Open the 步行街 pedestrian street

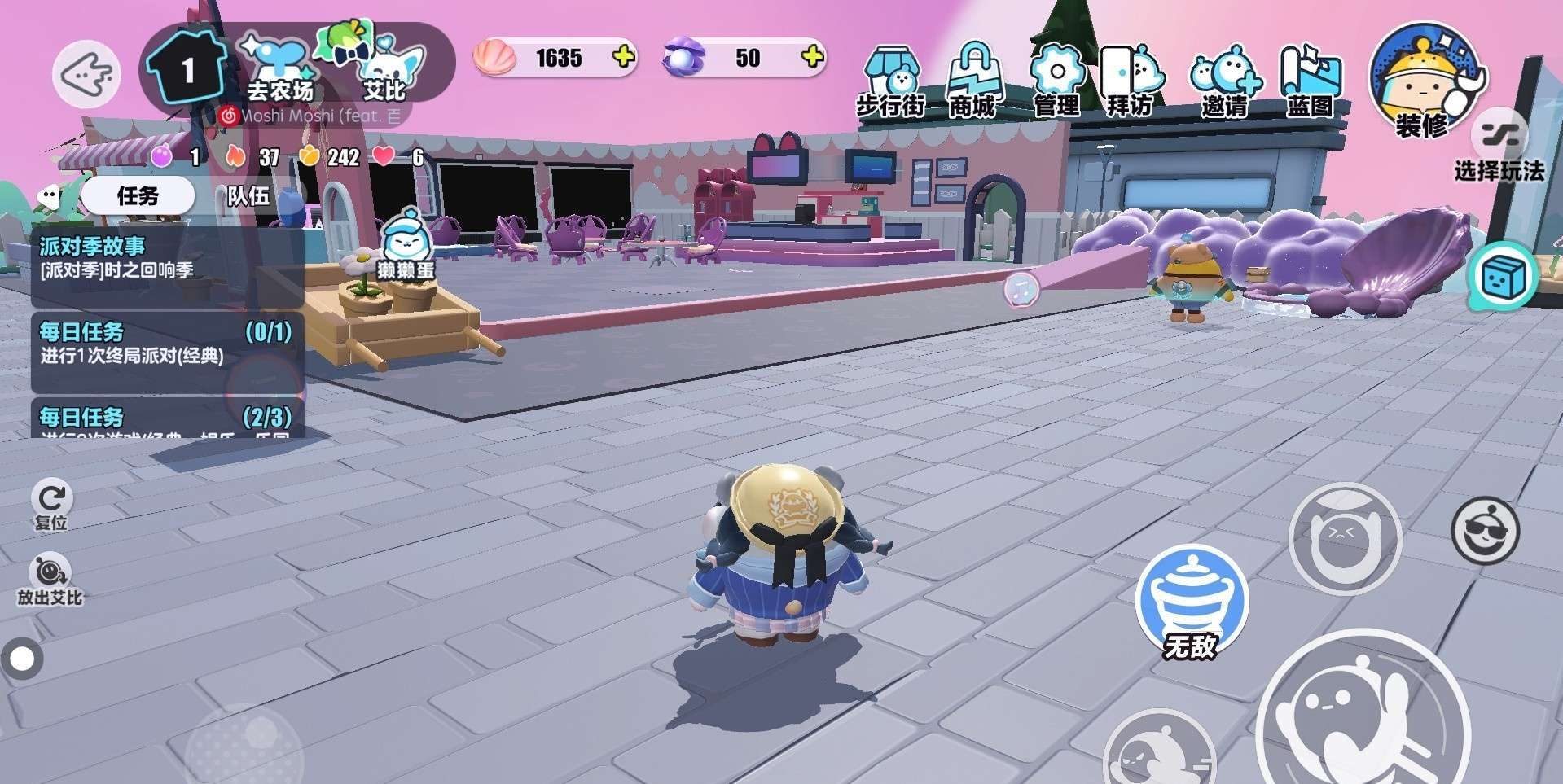[x=890, y=82]
